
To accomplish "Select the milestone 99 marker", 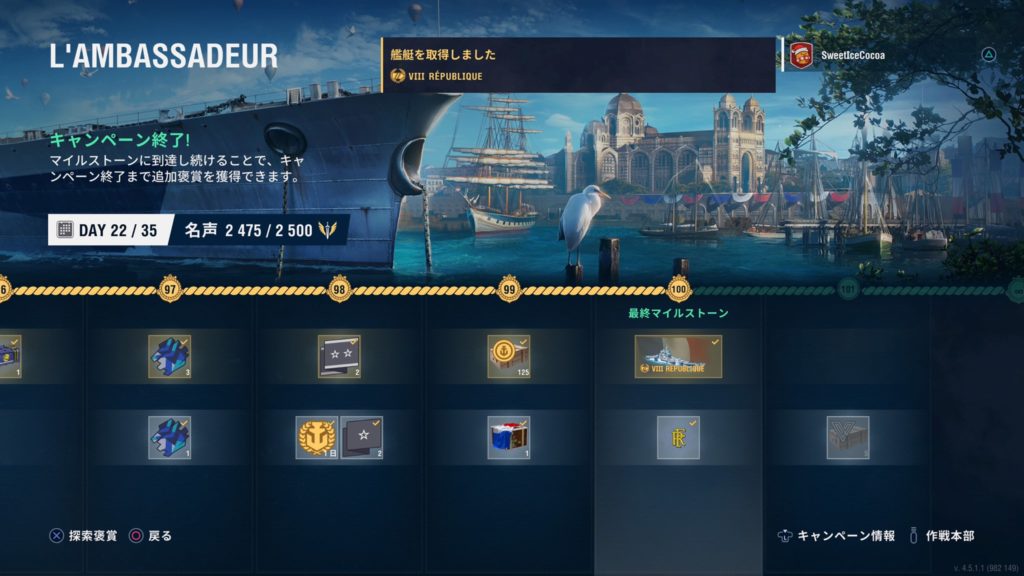I will coord(509,291).
